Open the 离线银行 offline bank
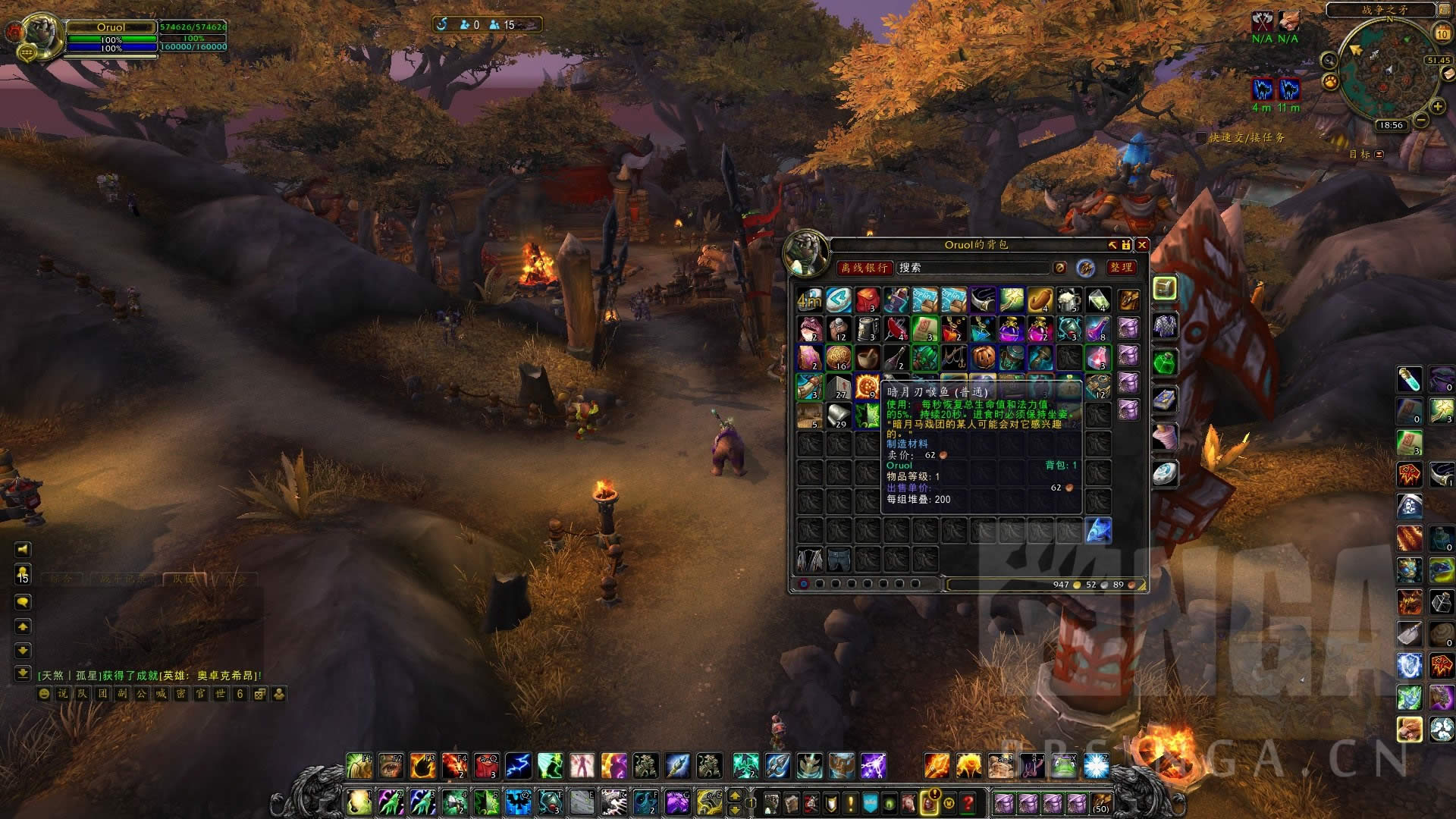The image size is (1456, 819). point(864,268)
